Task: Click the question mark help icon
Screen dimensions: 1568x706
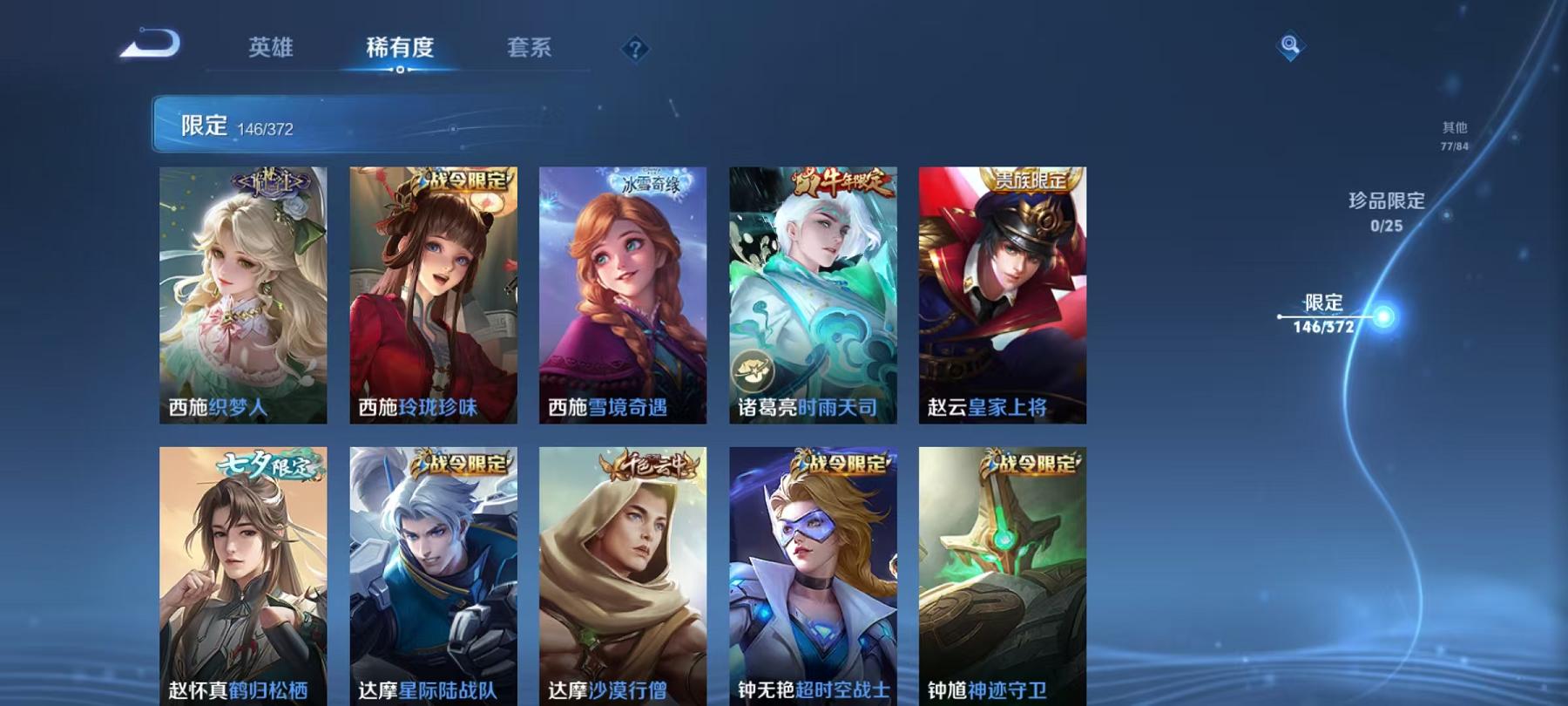Action: (x=637, y=48)
